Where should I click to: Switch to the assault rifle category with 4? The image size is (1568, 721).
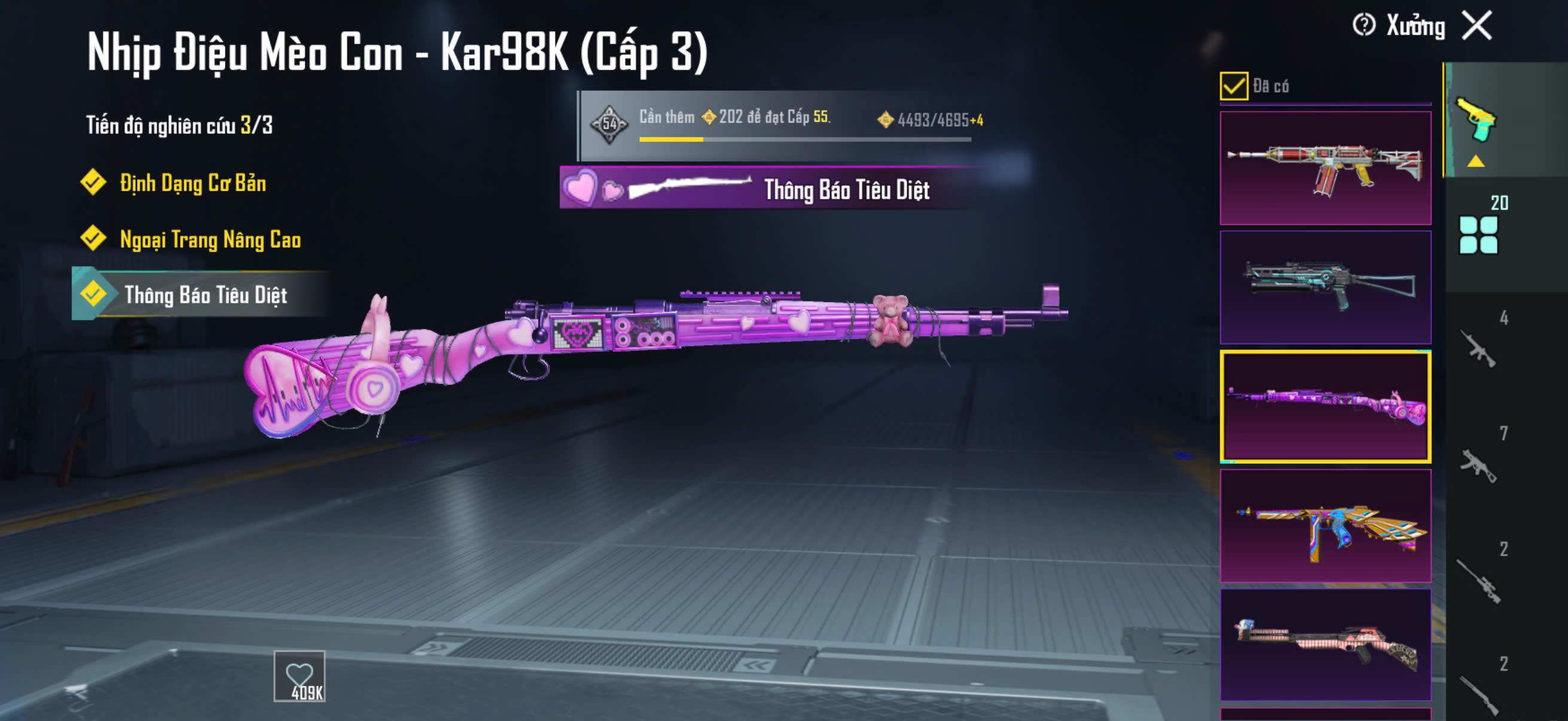coord(1479,347)
